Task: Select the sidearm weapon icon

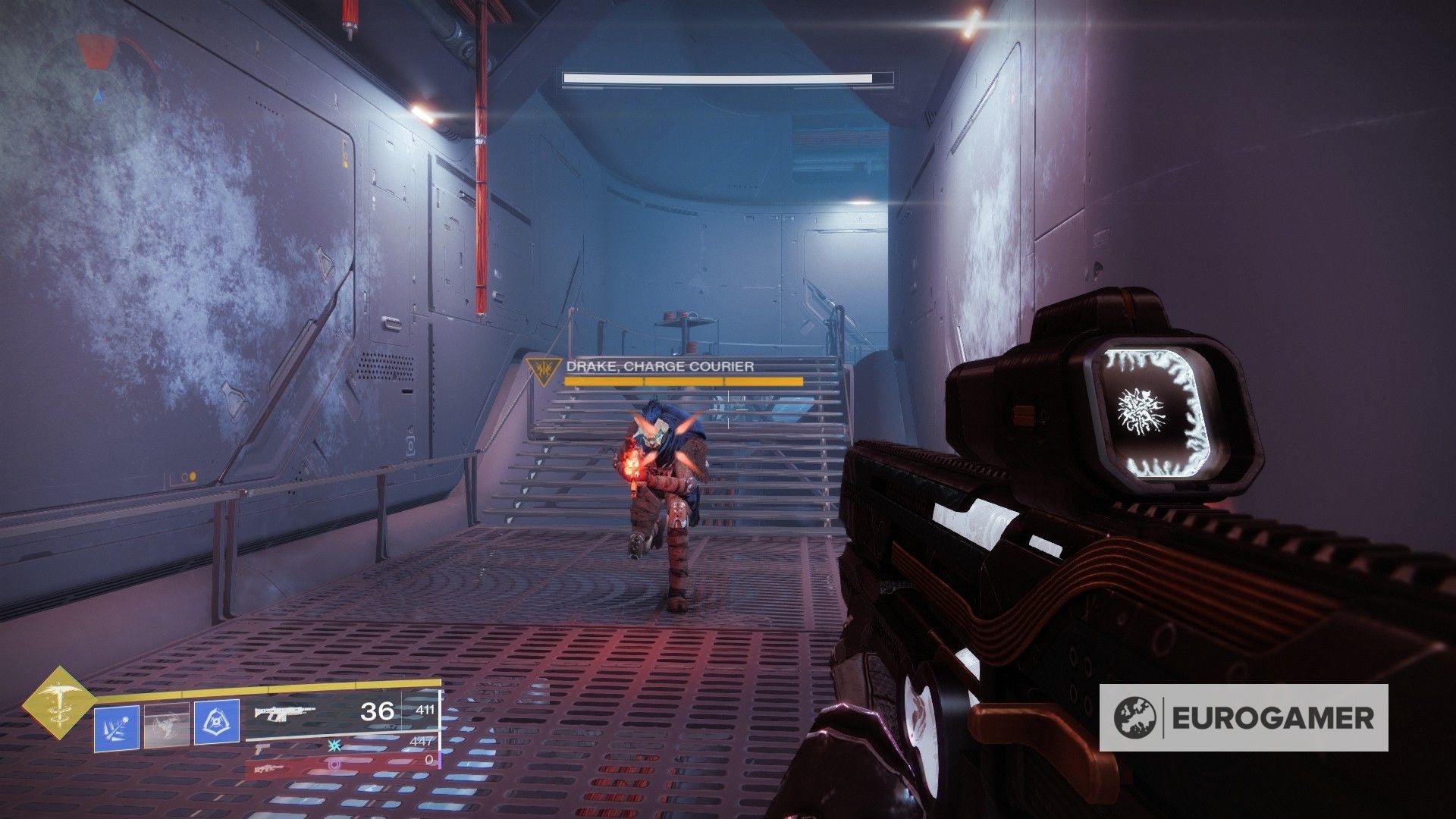Action: [x=261, y=751]
